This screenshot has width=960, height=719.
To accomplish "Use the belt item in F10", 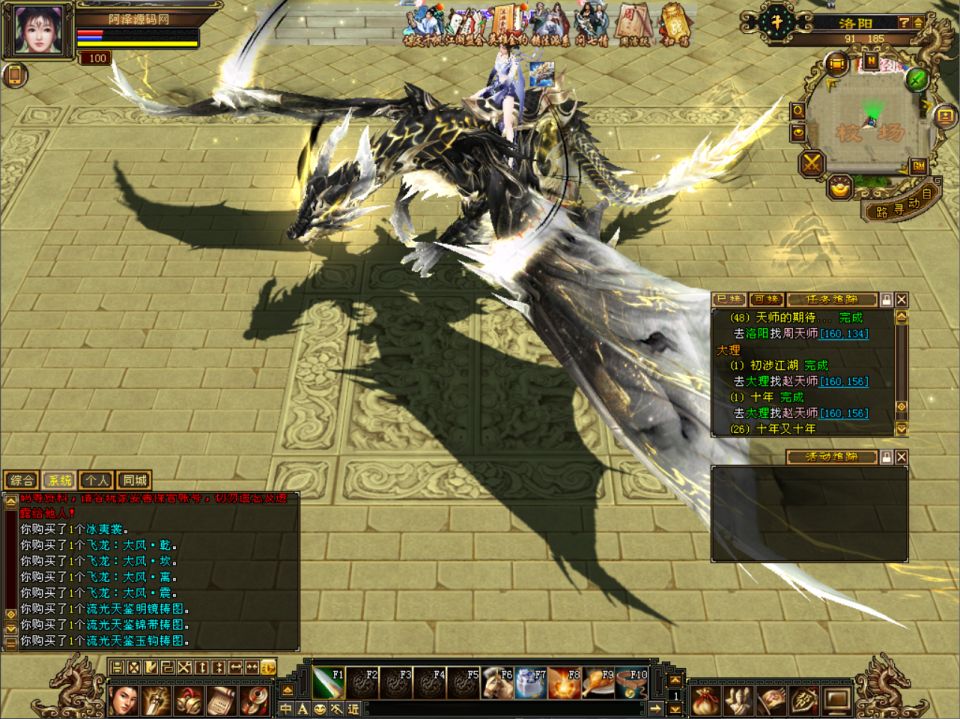I will [633, 685].
